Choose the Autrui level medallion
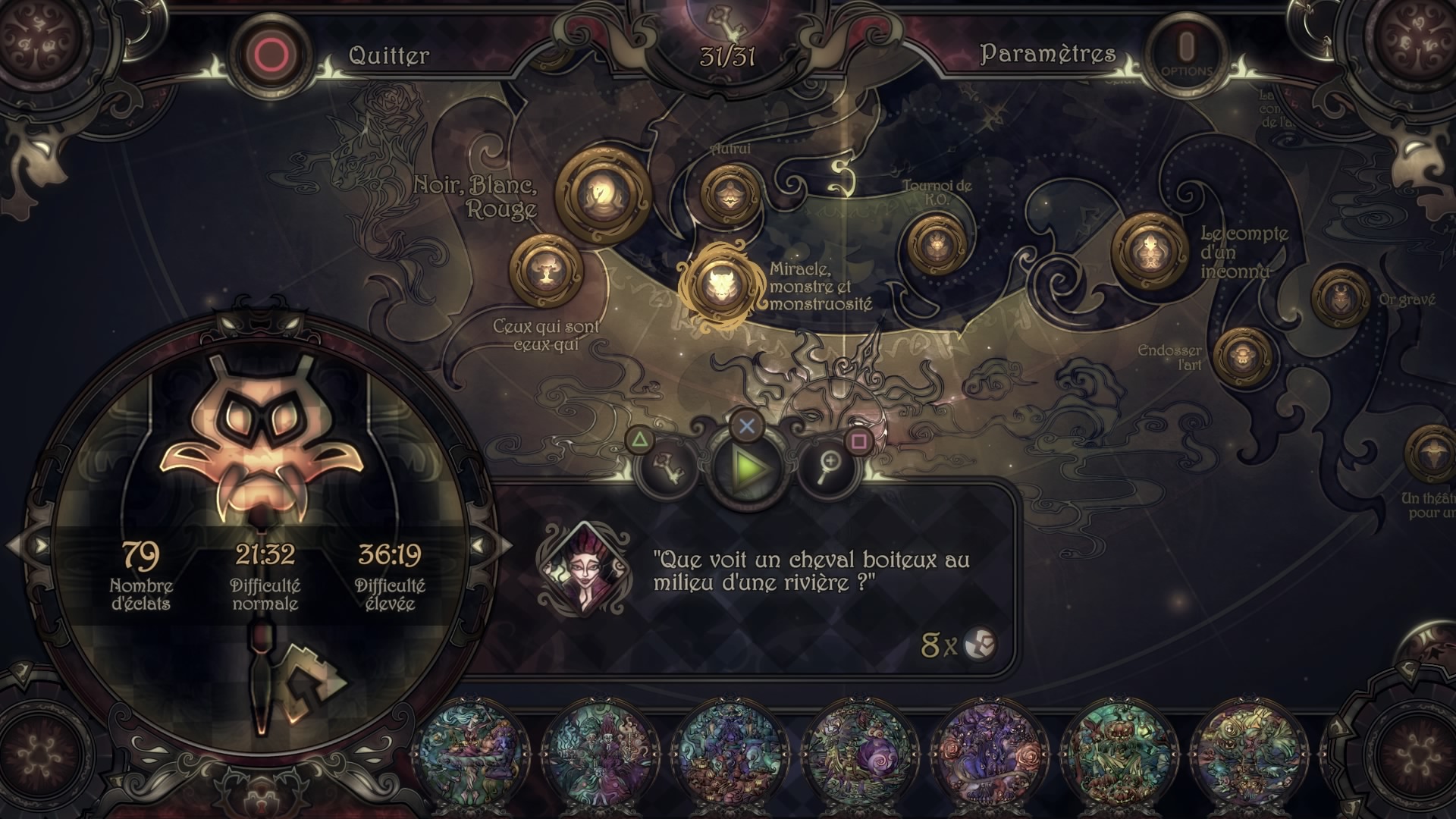1456x819 pixels. [x=730, y=195]
